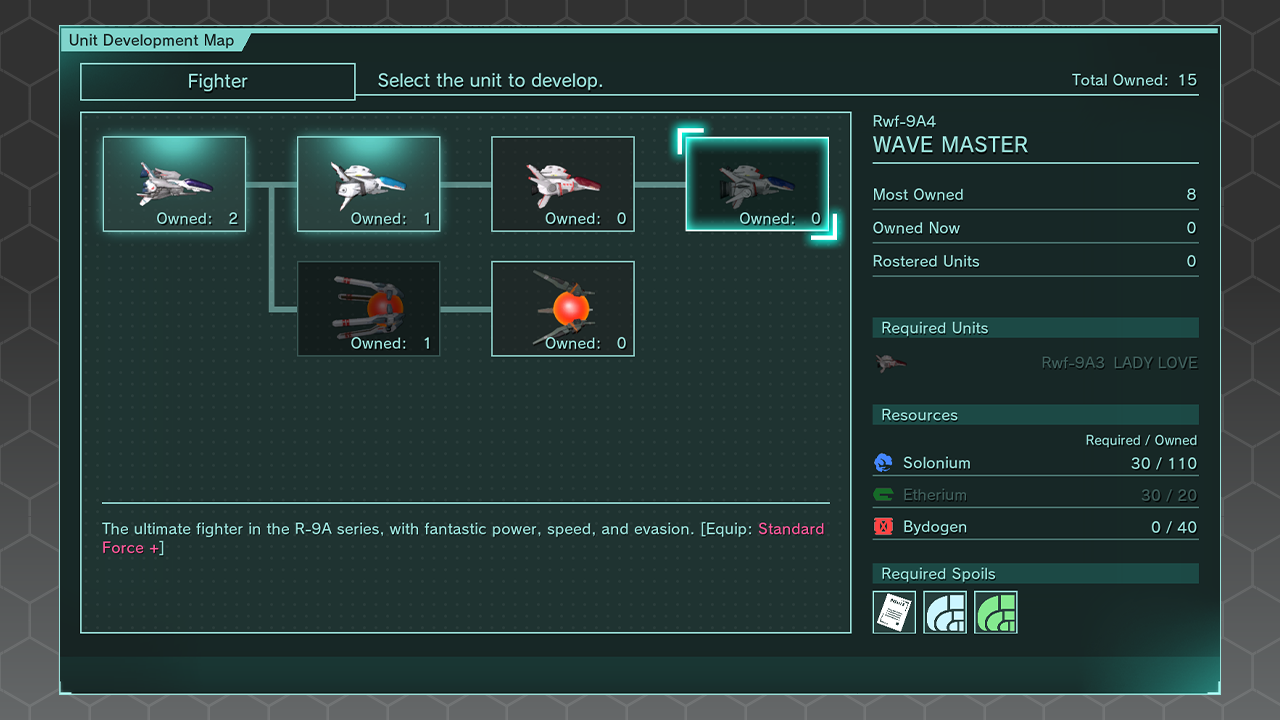Inspect the document required spoil icon
1280x720 pixels.
894,612
